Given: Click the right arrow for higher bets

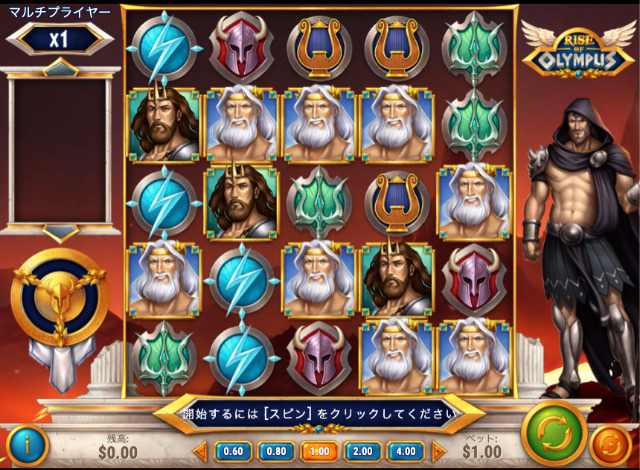Looking at the screenshot, I should (439, 451).
